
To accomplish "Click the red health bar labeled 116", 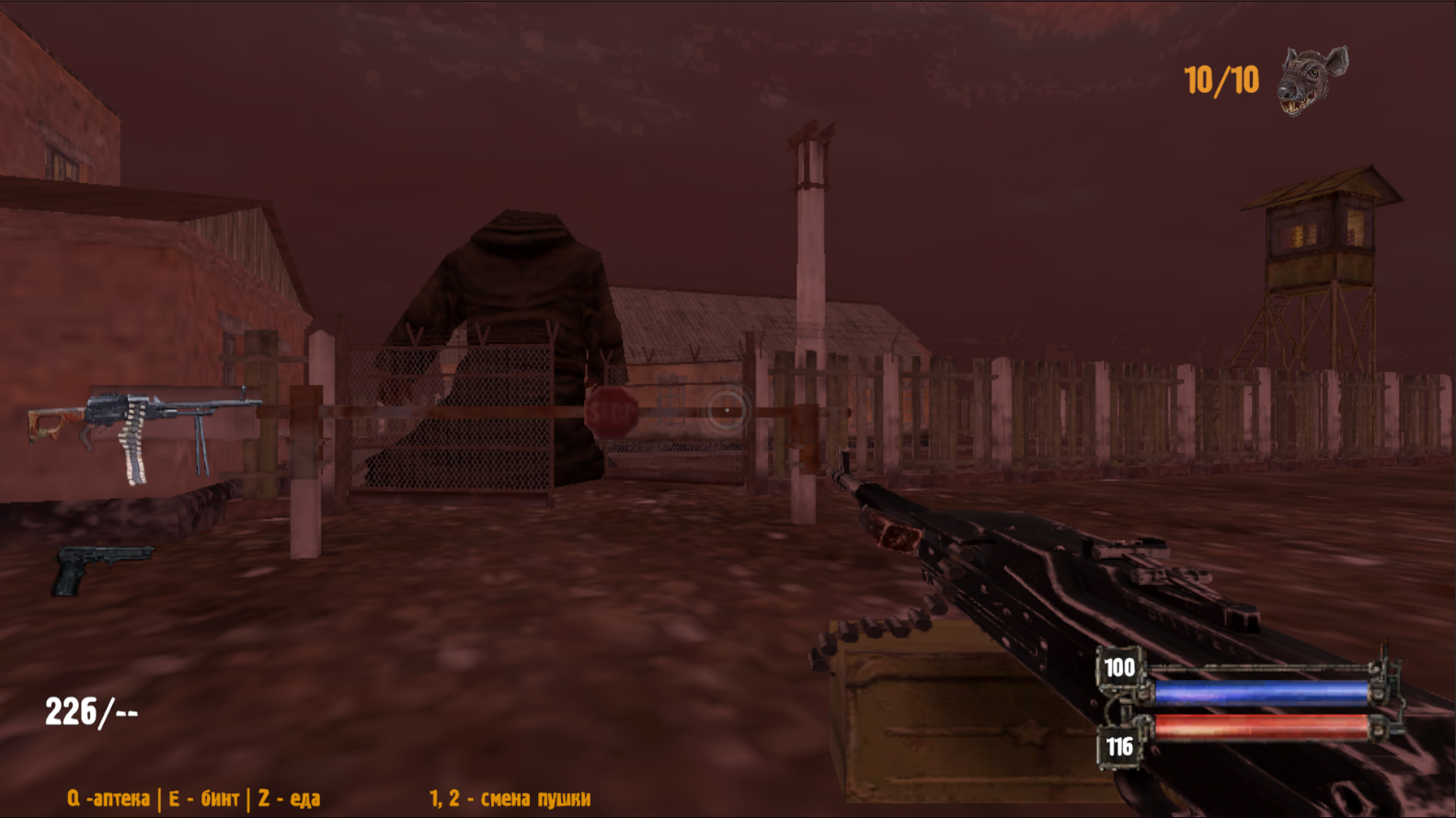I will pyautogui.click(x=1260, y=730).
